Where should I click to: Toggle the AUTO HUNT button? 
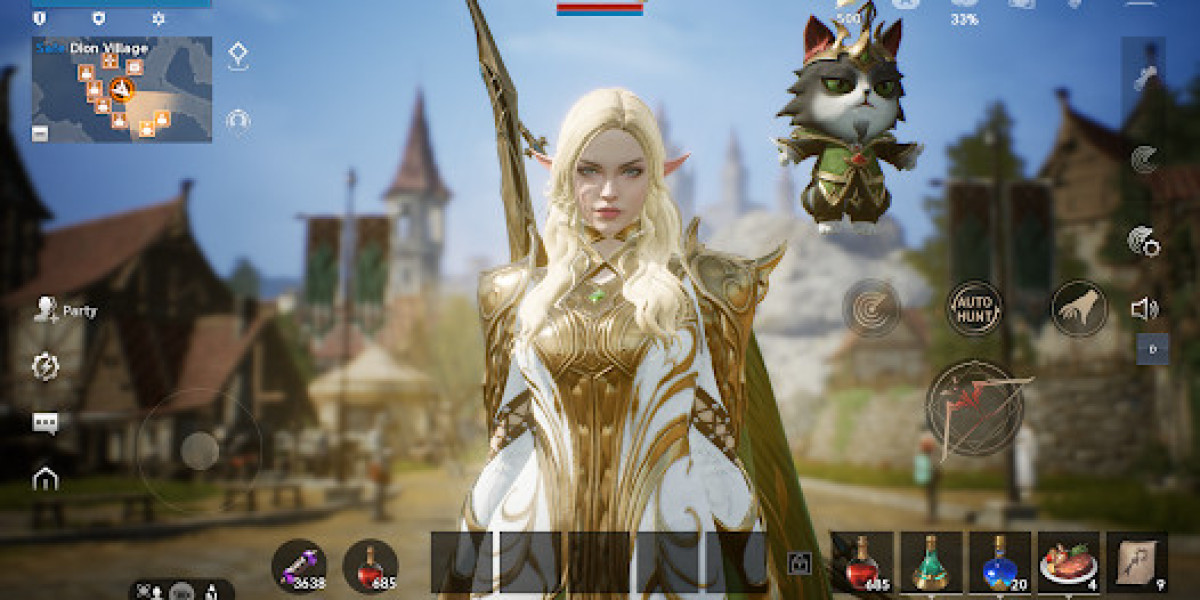pyautogui.click(x=974, y=307)
